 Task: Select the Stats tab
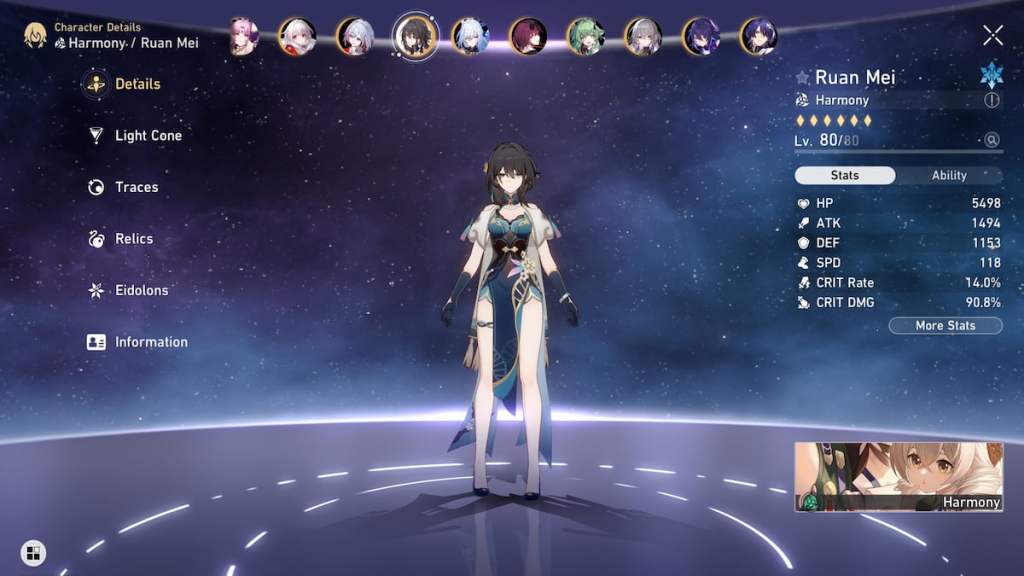pos(845,175)
